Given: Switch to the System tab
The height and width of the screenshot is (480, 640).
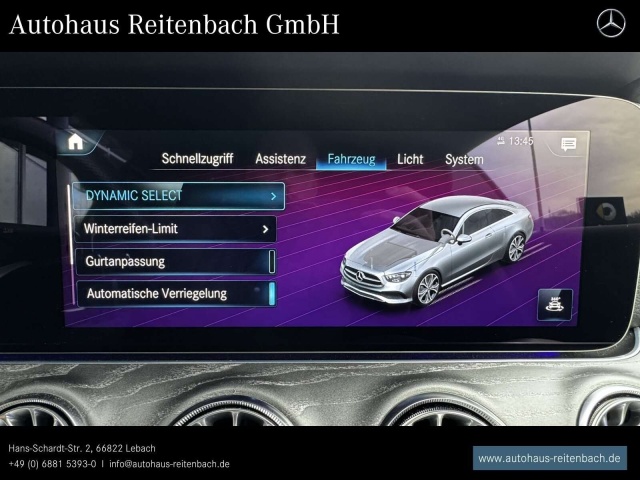Looking at the screenshot, I should click(464, 159).
